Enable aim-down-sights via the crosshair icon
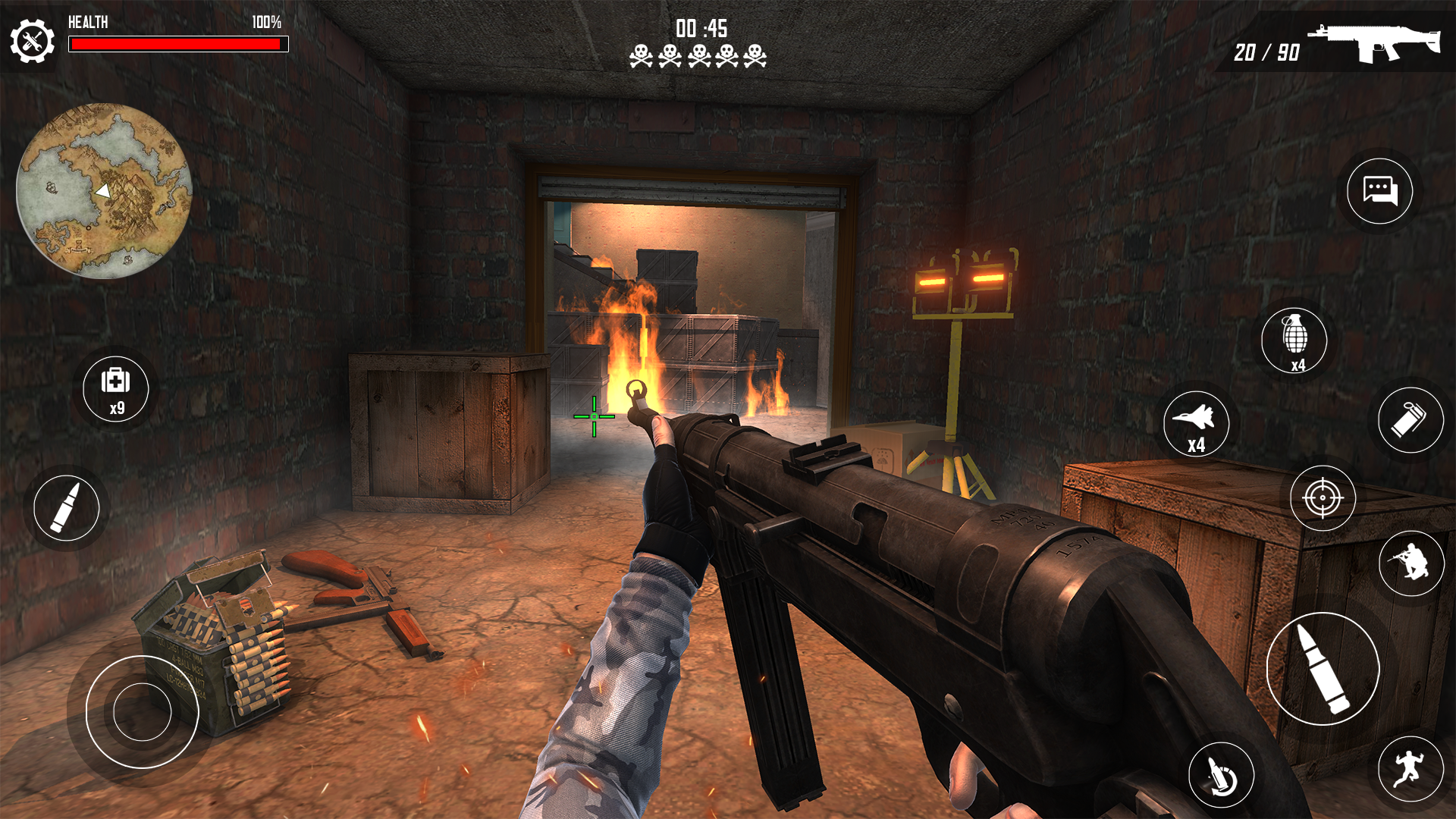Screen dimensions: 1456x819 tap(1323, 497)
